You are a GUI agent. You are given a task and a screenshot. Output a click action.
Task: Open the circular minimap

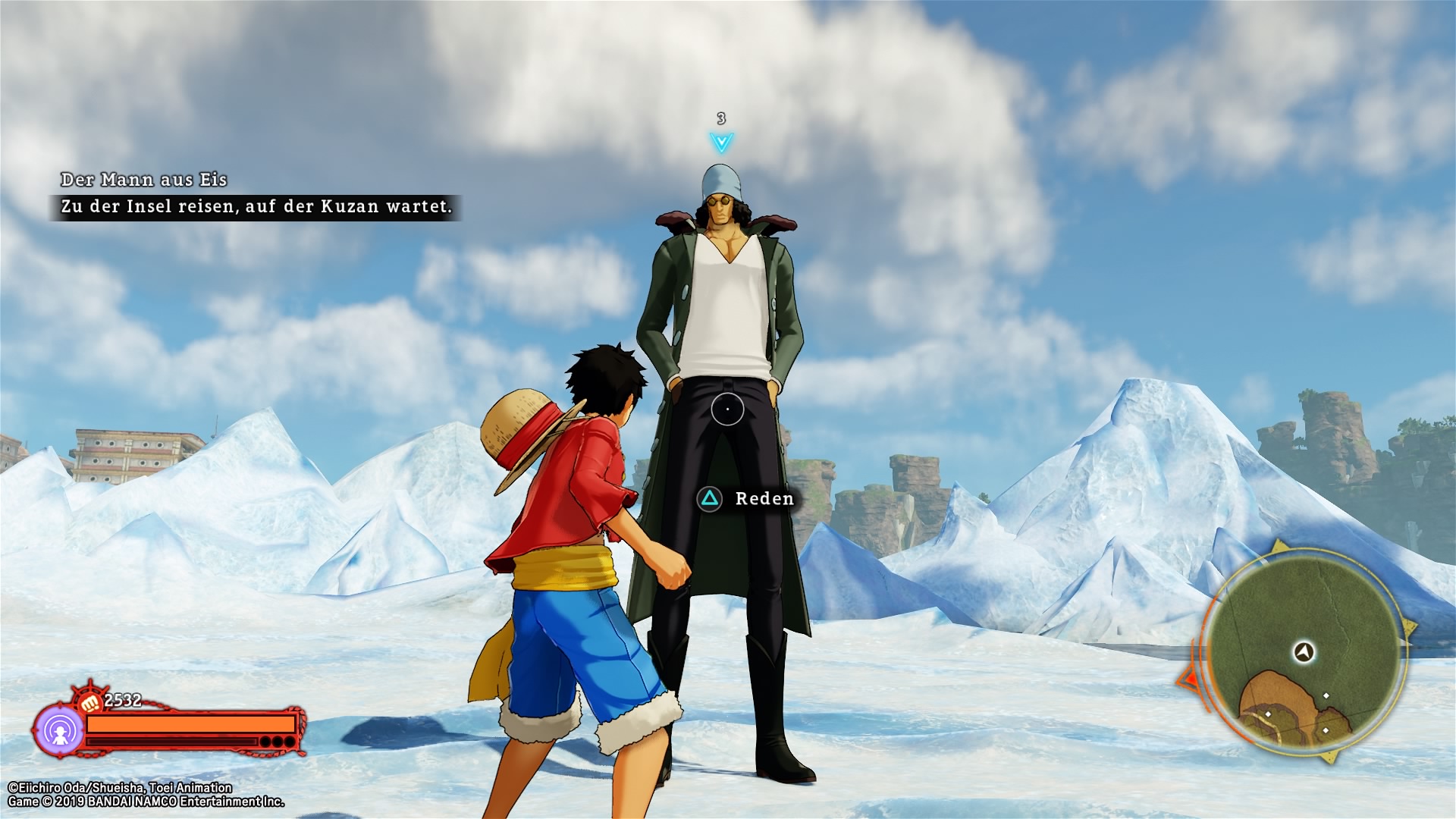tap(1303, 654)
